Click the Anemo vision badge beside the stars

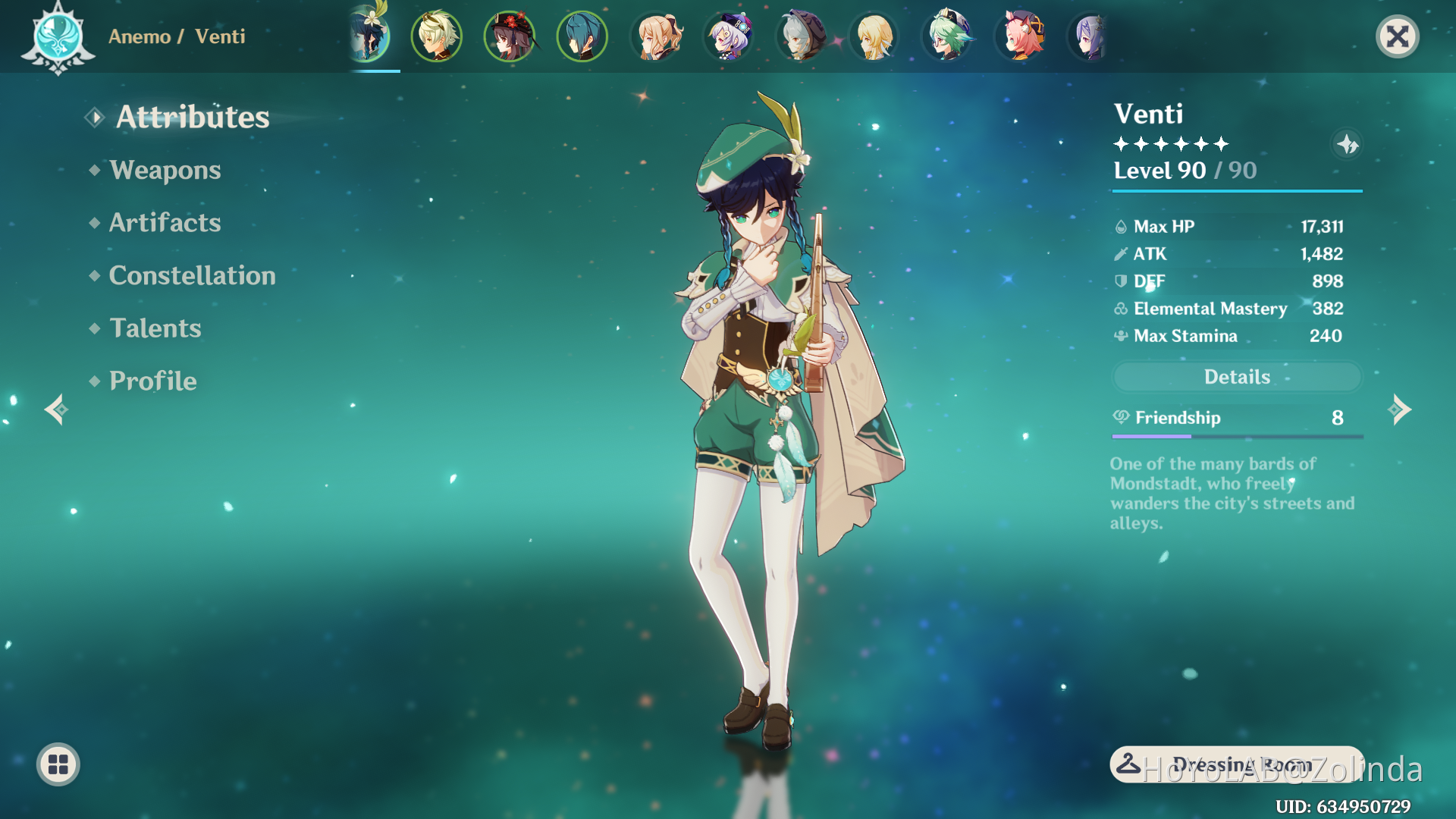click(1348, 145)
